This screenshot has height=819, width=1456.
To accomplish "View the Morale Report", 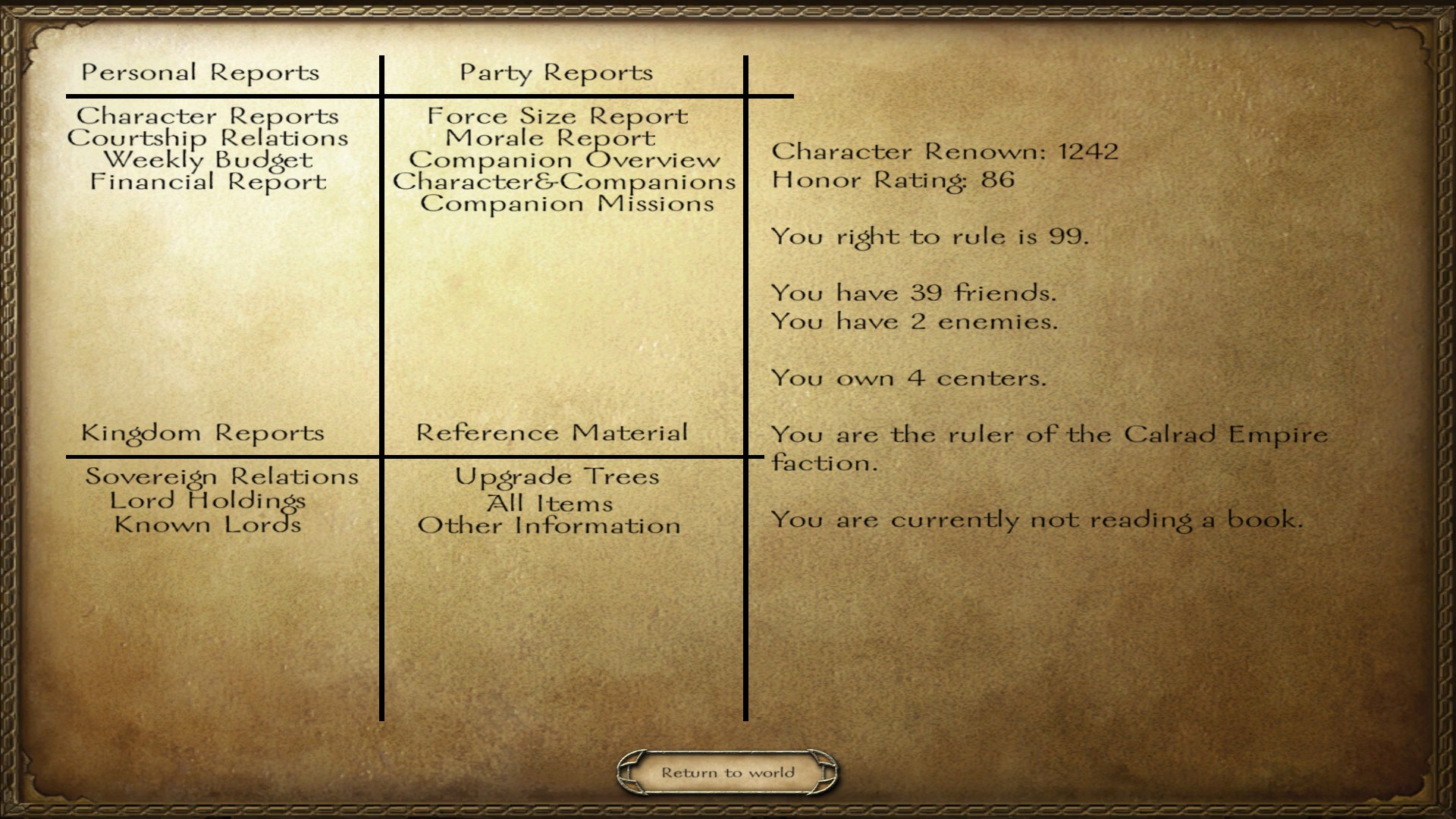I will [550, 138].
